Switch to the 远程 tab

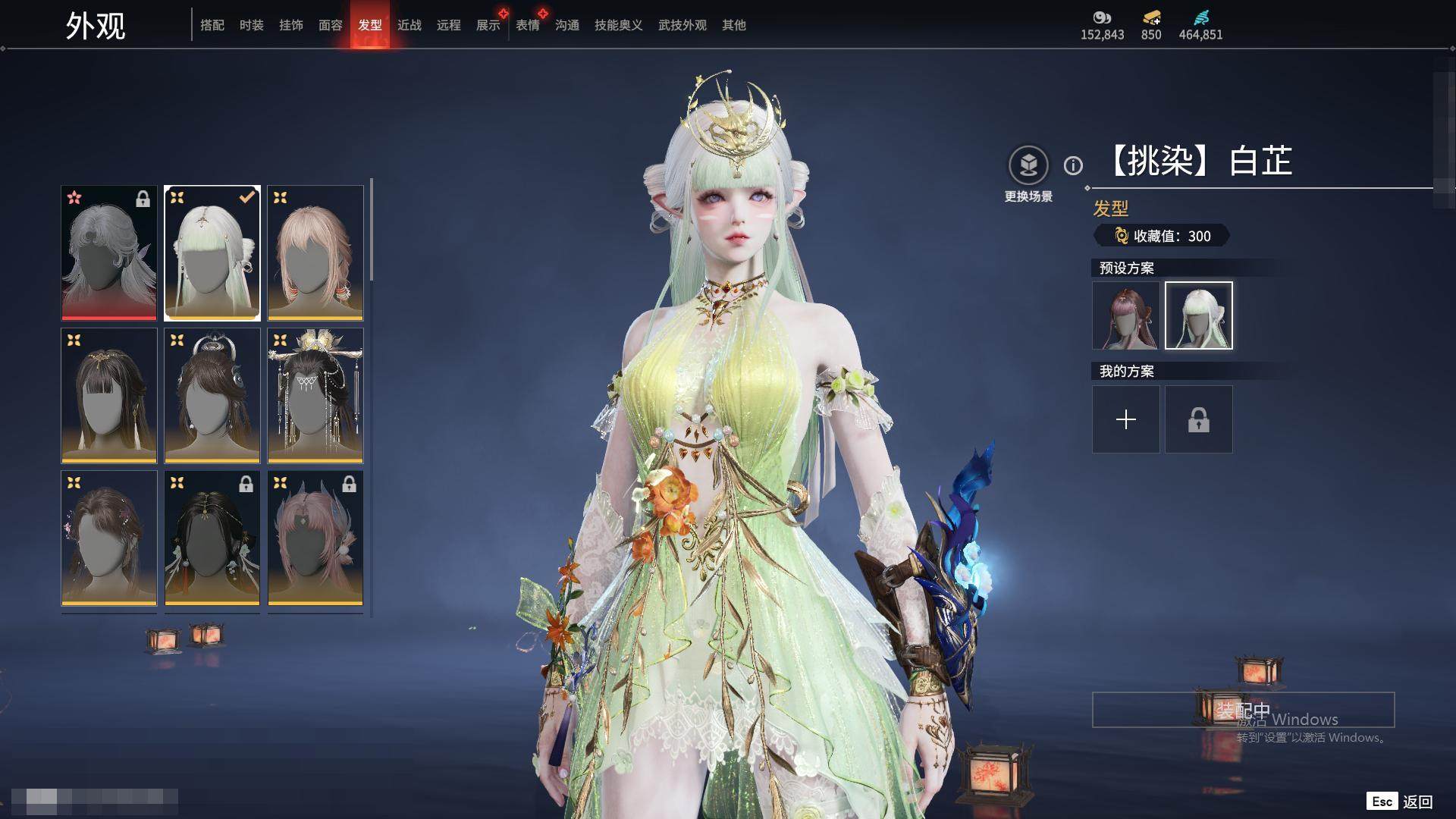pyautogui.click(x=449, y=25)
